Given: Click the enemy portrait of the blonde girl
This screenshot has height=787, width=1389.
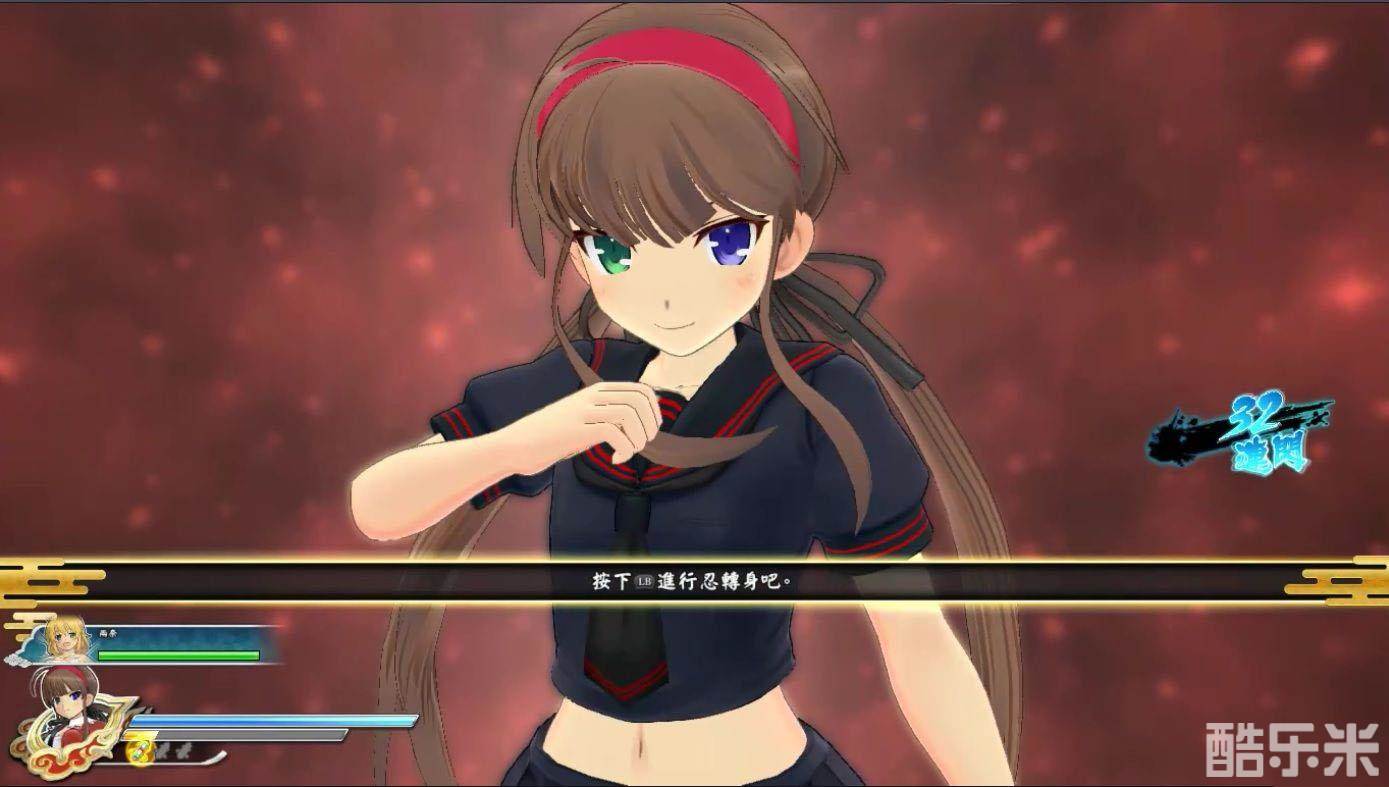Looking at the screenshot, I should [63, 642].
